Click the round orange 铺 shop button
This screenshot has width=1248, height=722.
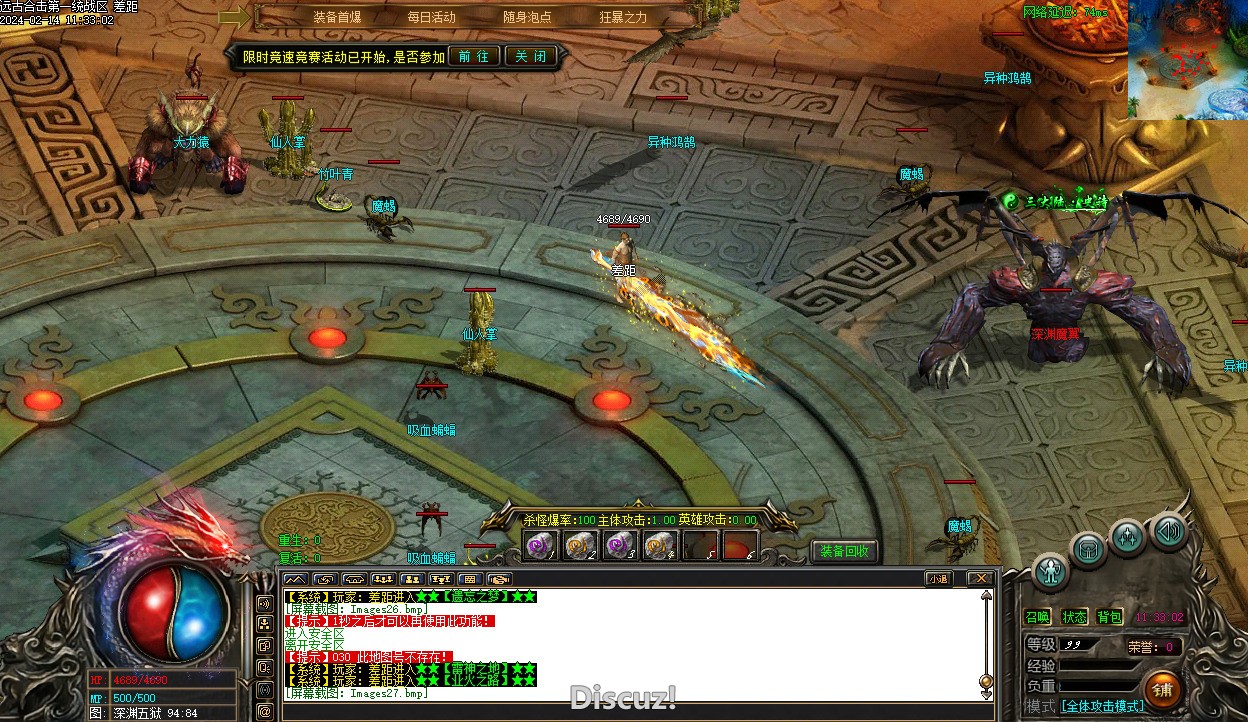(x=1162, y=689)
